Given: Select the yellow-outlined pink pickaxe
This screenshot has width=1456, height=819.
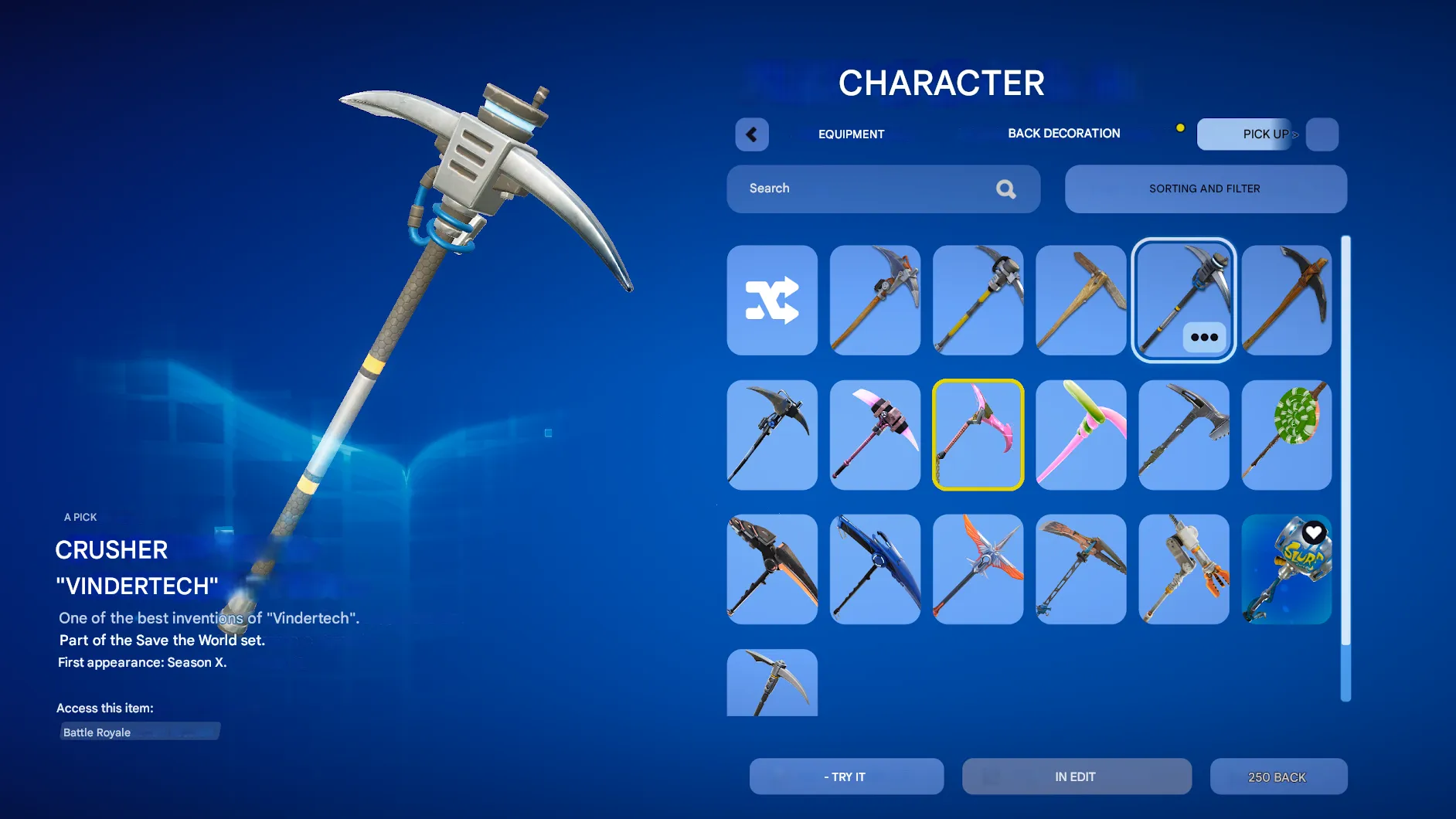Looking at the screenshot, I should pos(978,434).
